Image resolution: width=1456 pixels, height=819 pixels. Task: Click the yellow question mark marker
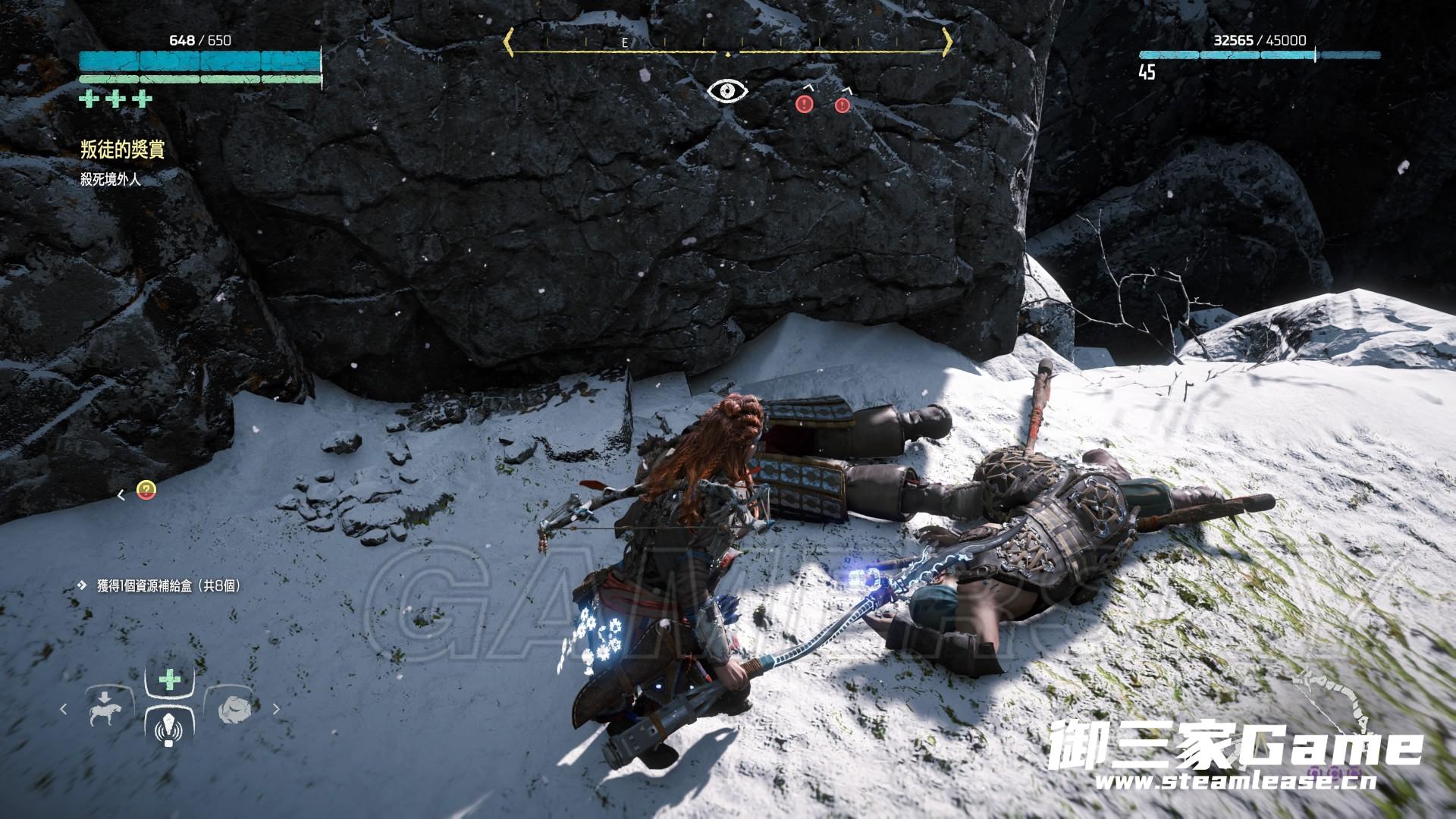[146, 491]
